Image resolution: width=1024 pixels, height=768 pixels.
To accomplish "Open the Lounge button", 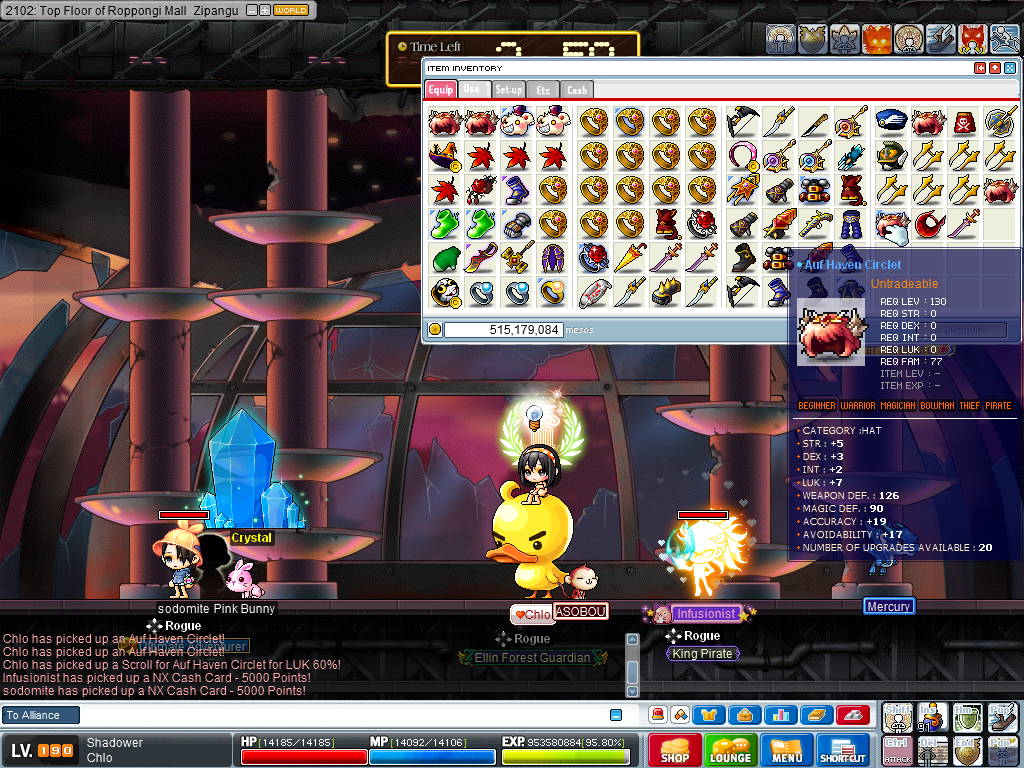I will coord(730,749).
